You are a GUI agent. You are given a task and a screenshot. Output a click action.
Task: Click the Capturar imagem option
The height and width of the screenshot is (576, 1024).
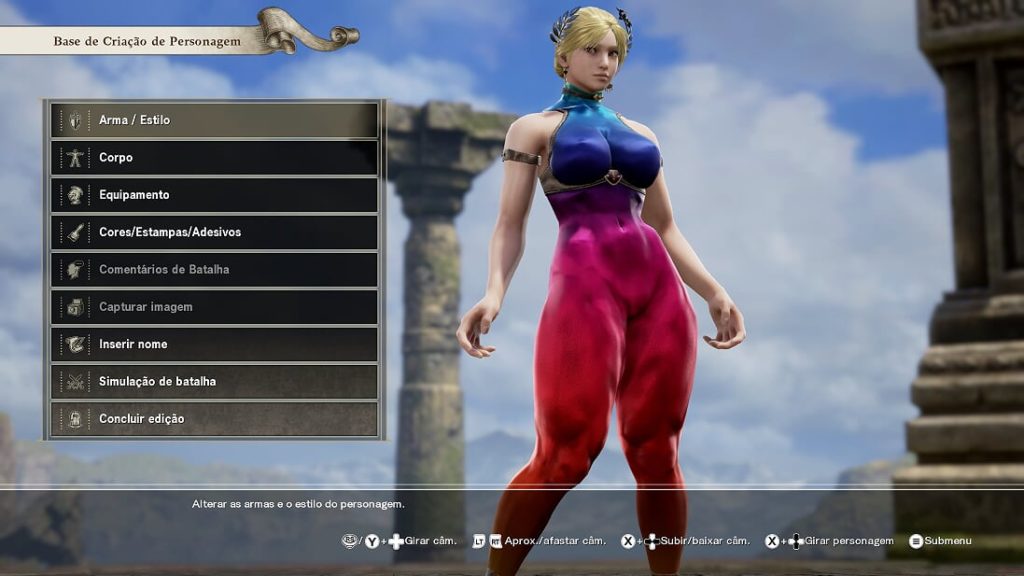pos(214,307)
